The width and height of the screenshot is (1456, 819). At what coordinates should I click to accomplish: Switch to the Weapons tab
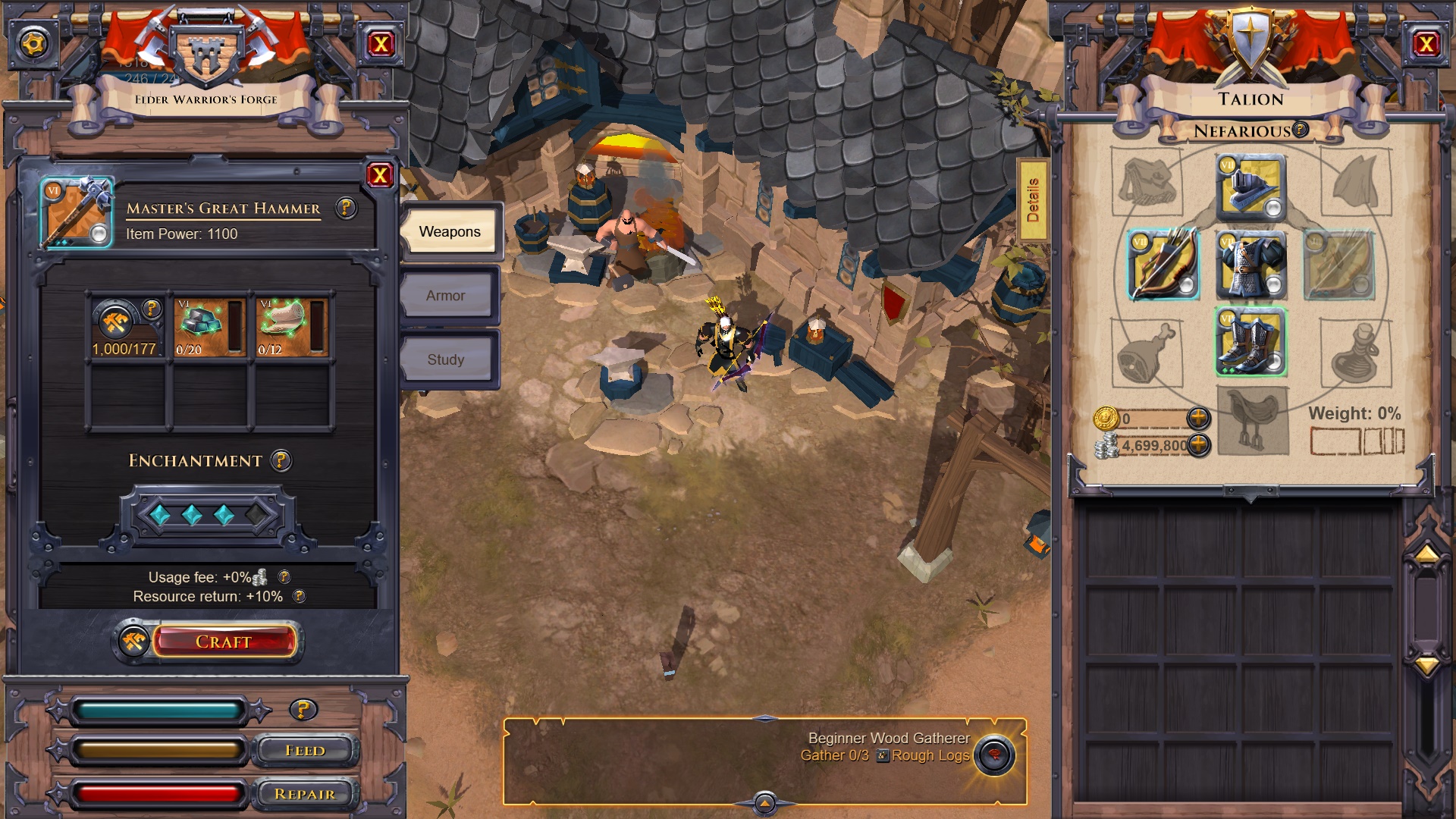(449, 231)
